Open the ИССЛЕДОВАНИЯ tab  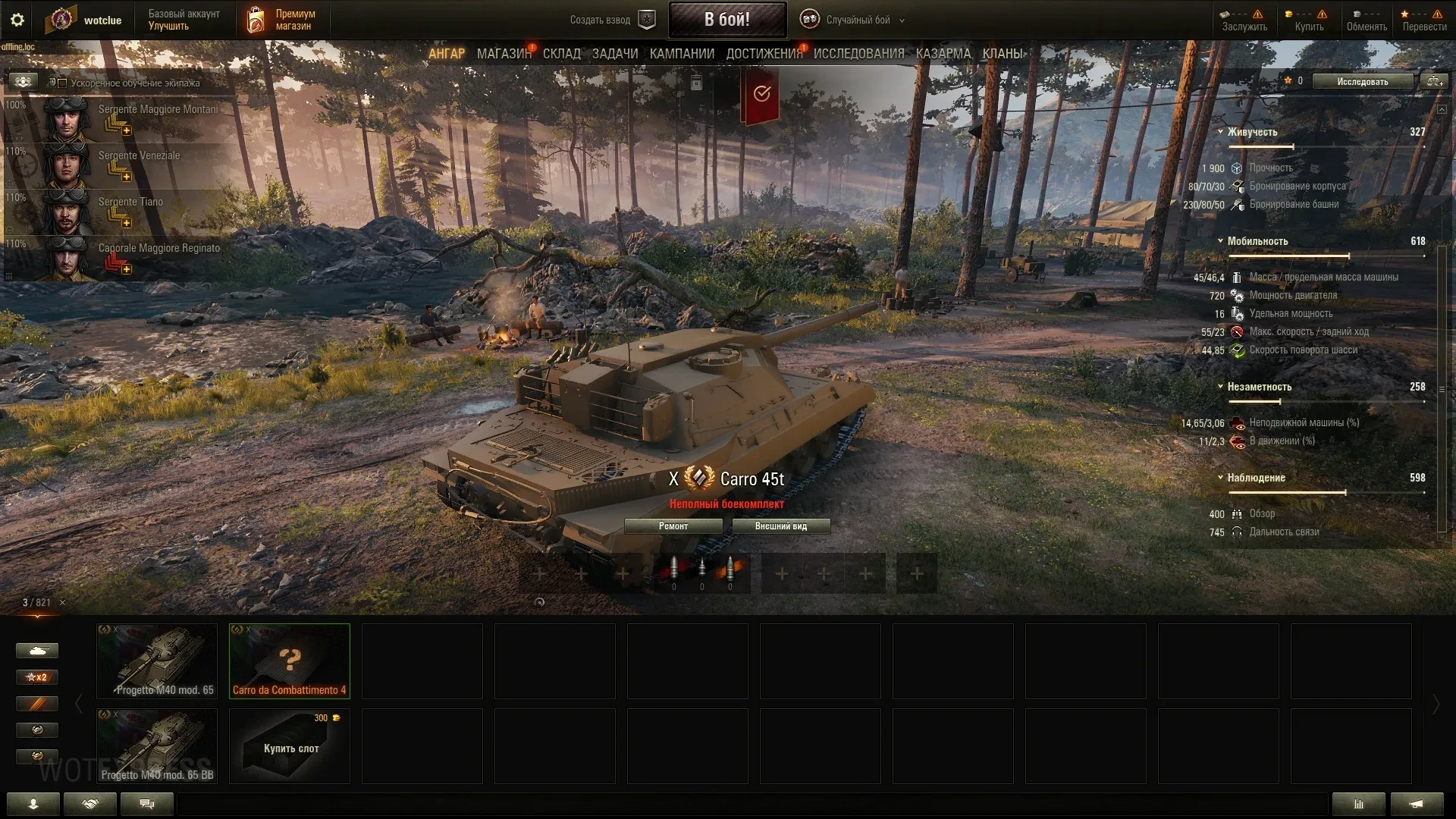click(858, 54)
